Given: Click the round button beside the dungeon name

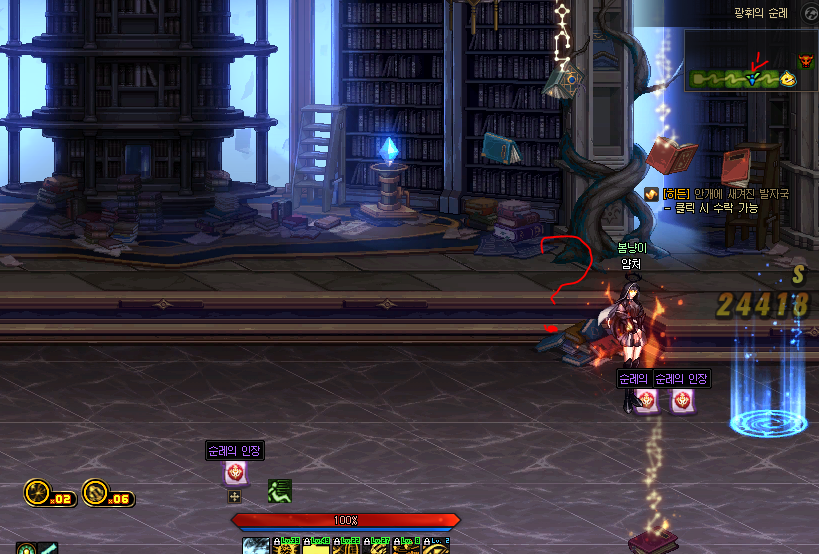Looking at the screenshot, I should point(808,12).
